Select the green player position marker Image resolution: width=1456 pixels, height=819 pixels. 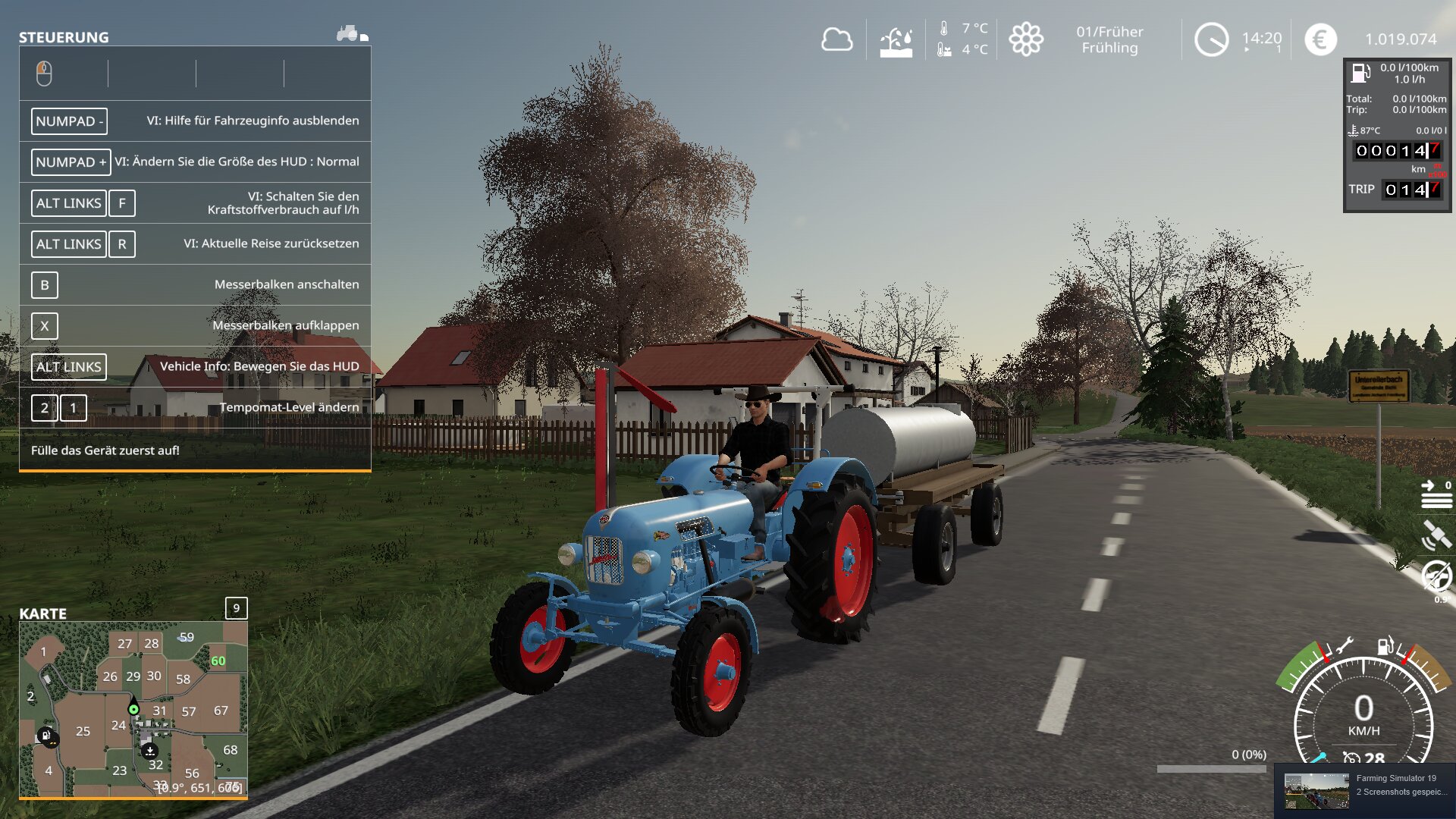click(133, 709)
